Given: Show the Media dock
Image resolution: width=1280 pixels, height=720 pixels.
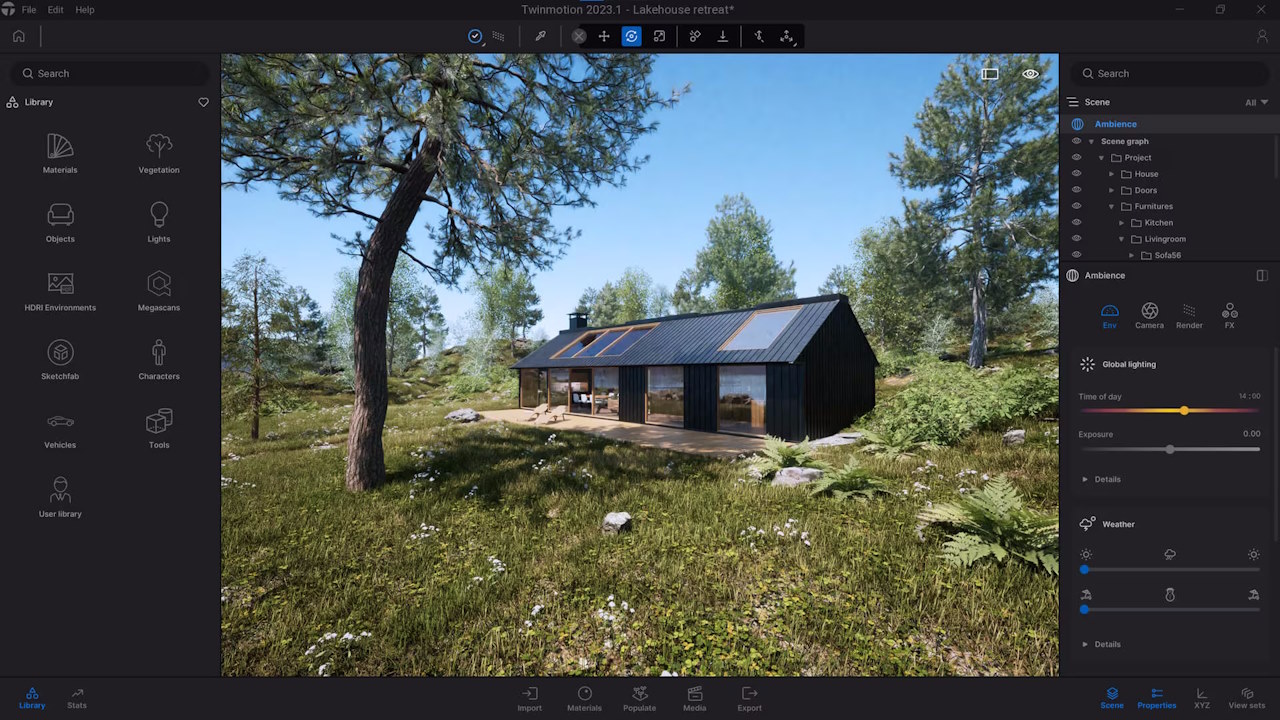Looking at the screenshot, I should pyautogui.click(x=694, y=699).
